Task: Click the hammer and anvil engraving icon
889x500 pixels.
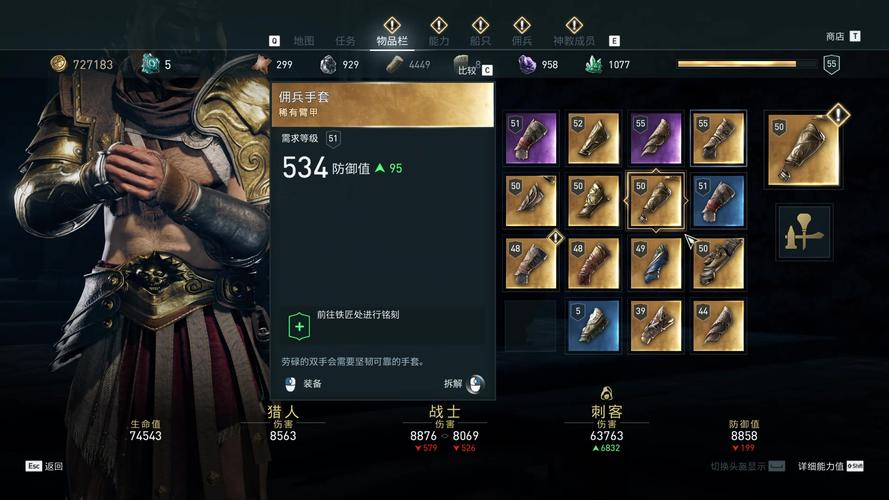Action: [804, 232]
